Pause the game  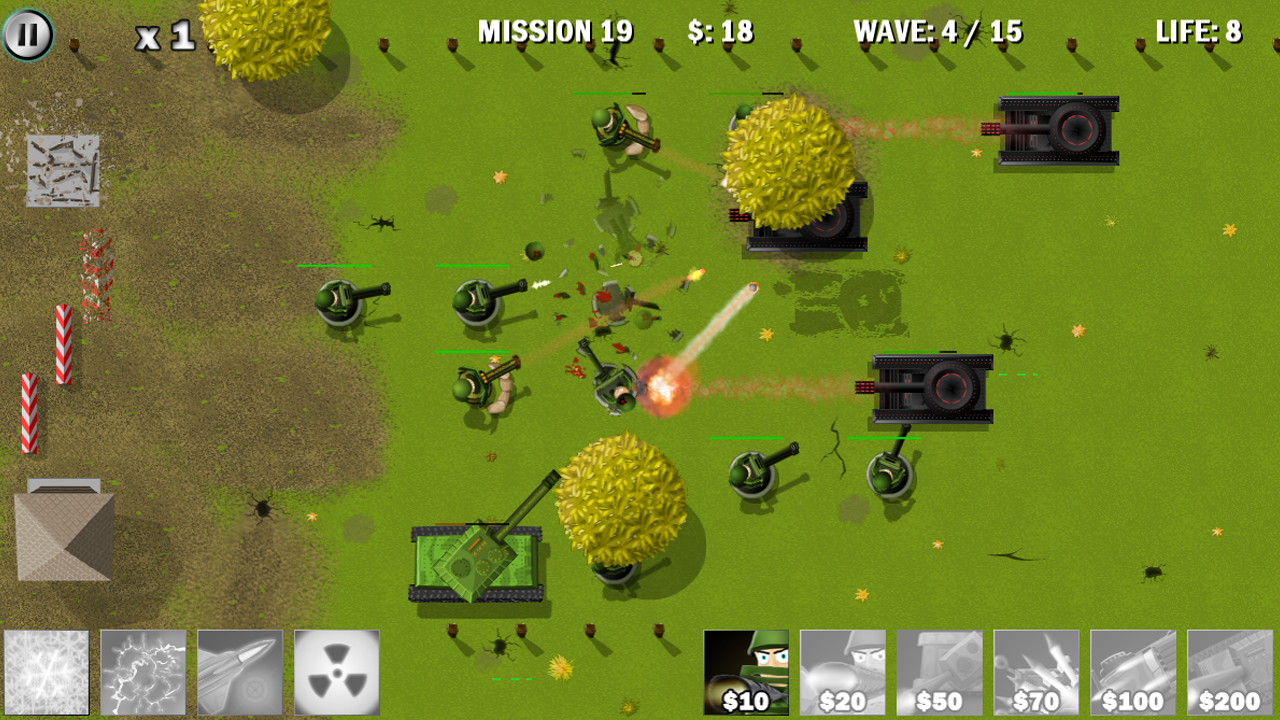click(x=28, y=33)
